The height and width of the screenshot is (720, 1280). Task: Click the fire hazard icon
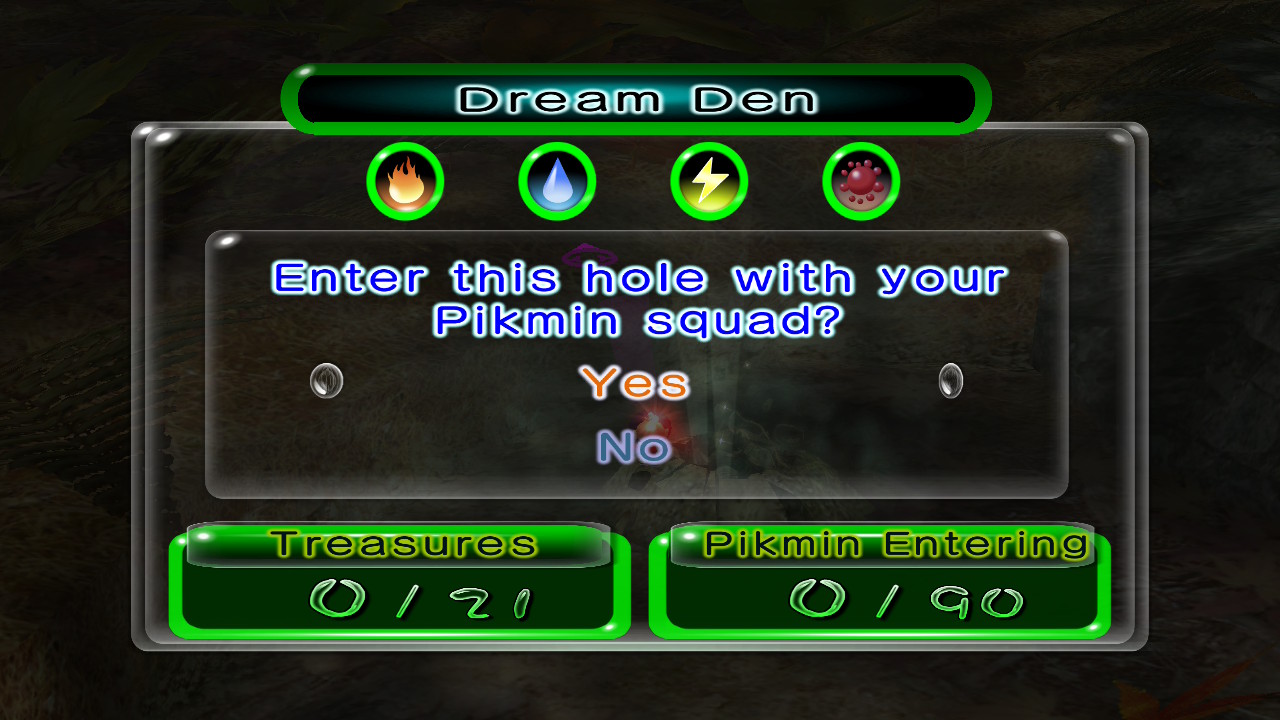(405, 182)
